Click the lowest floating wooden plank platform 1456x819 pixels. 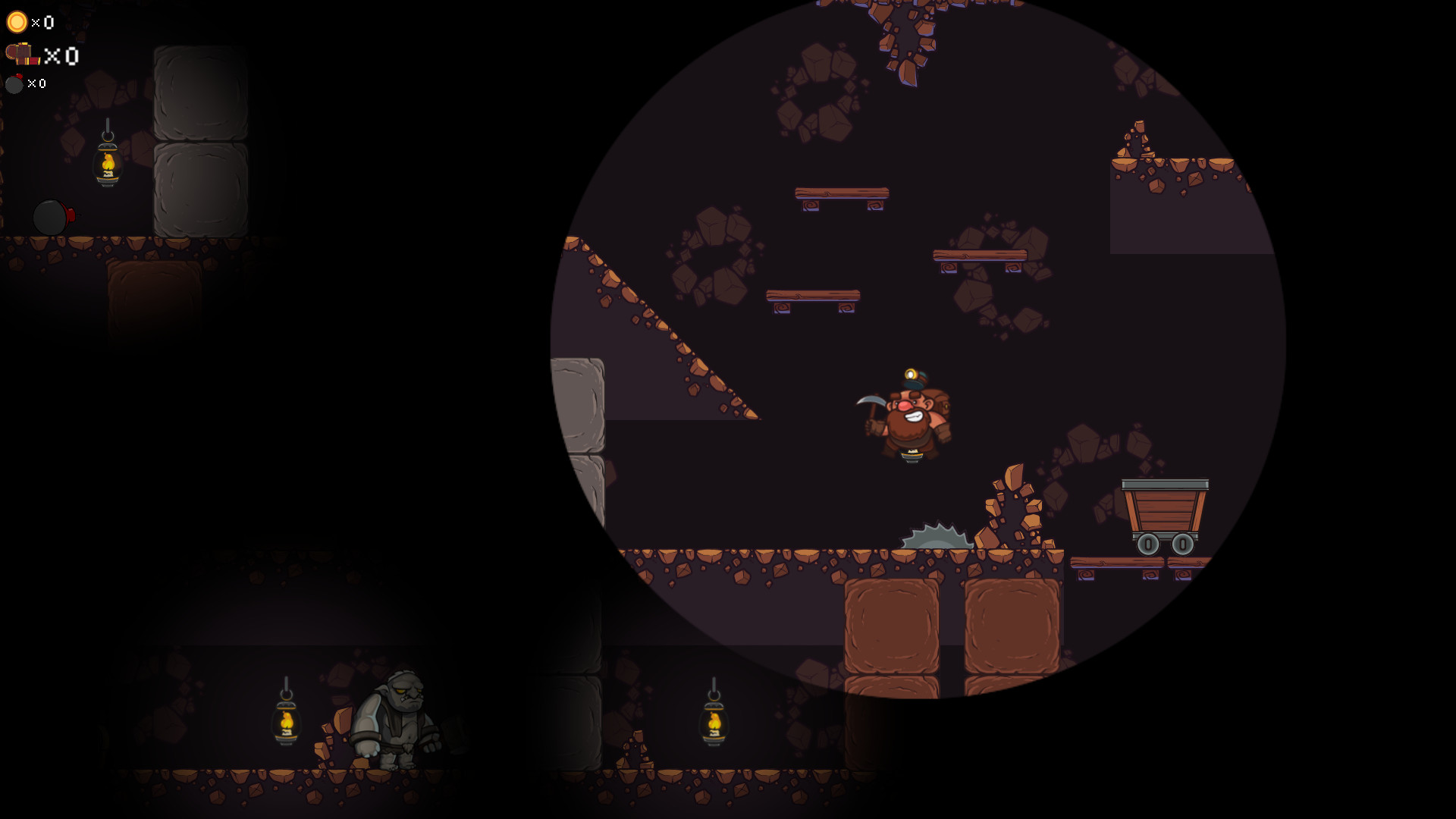click(811, 296)
